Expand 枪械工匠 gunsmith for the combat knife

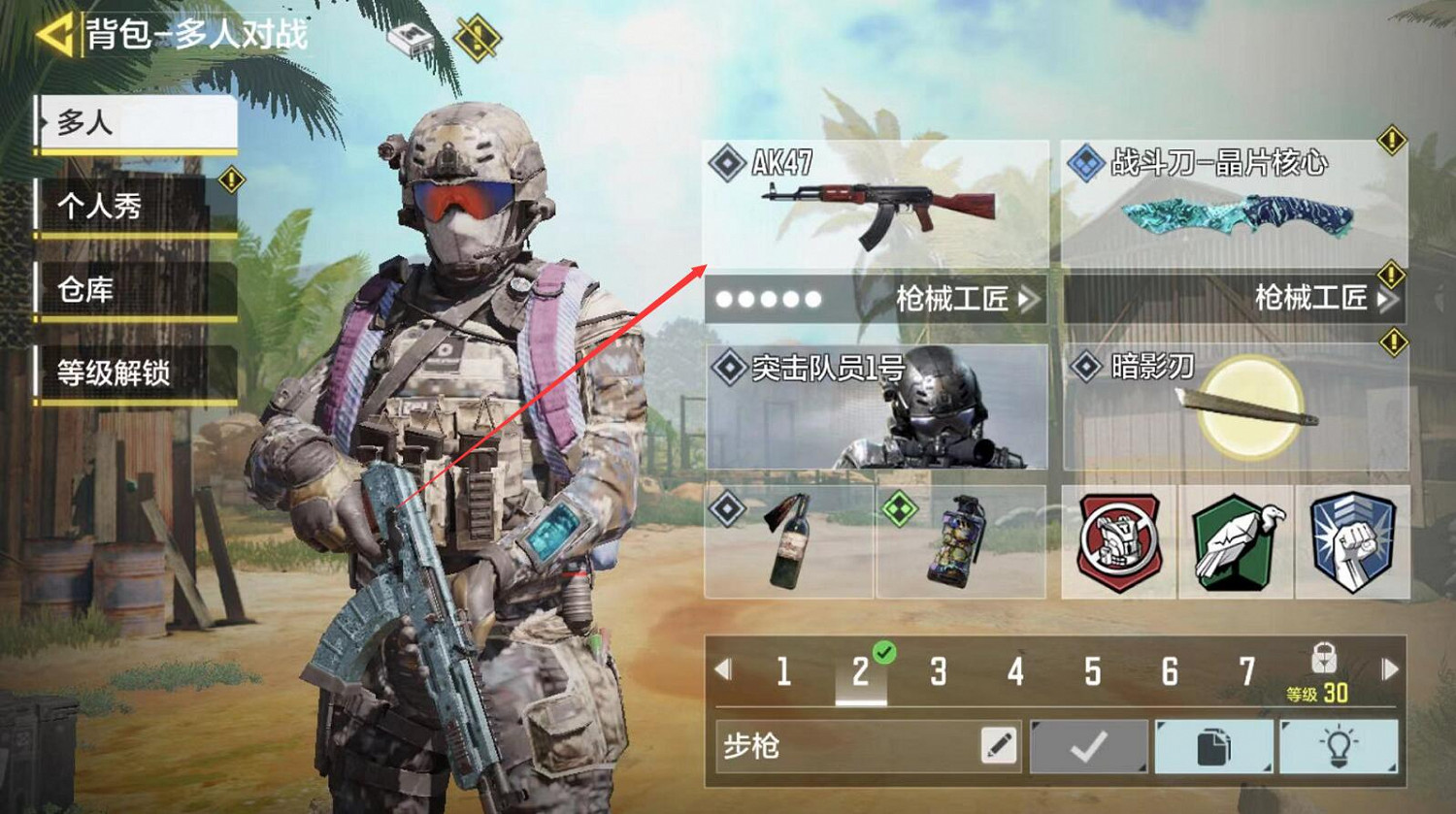[x=1320, y=298]
